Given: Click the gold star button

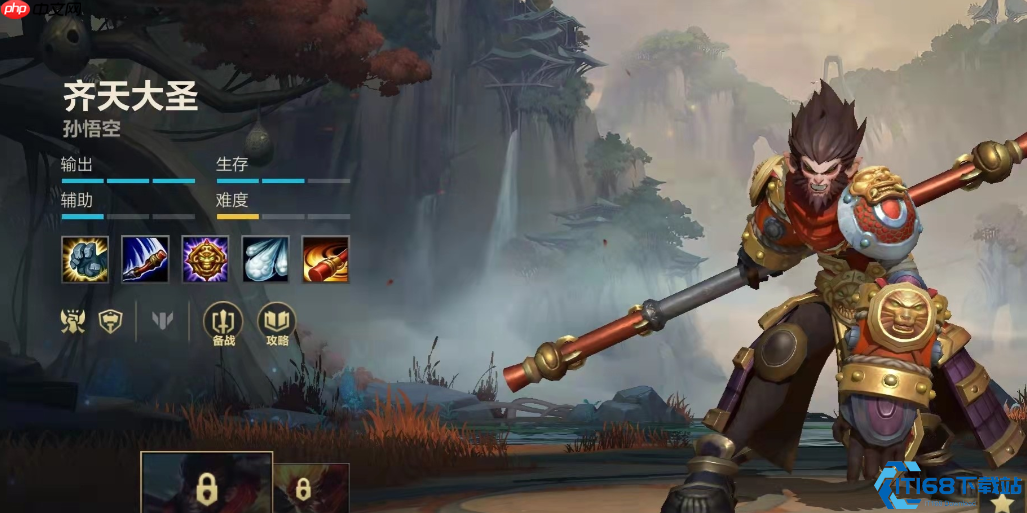Looking at the screenshot, I should 1002,503.
